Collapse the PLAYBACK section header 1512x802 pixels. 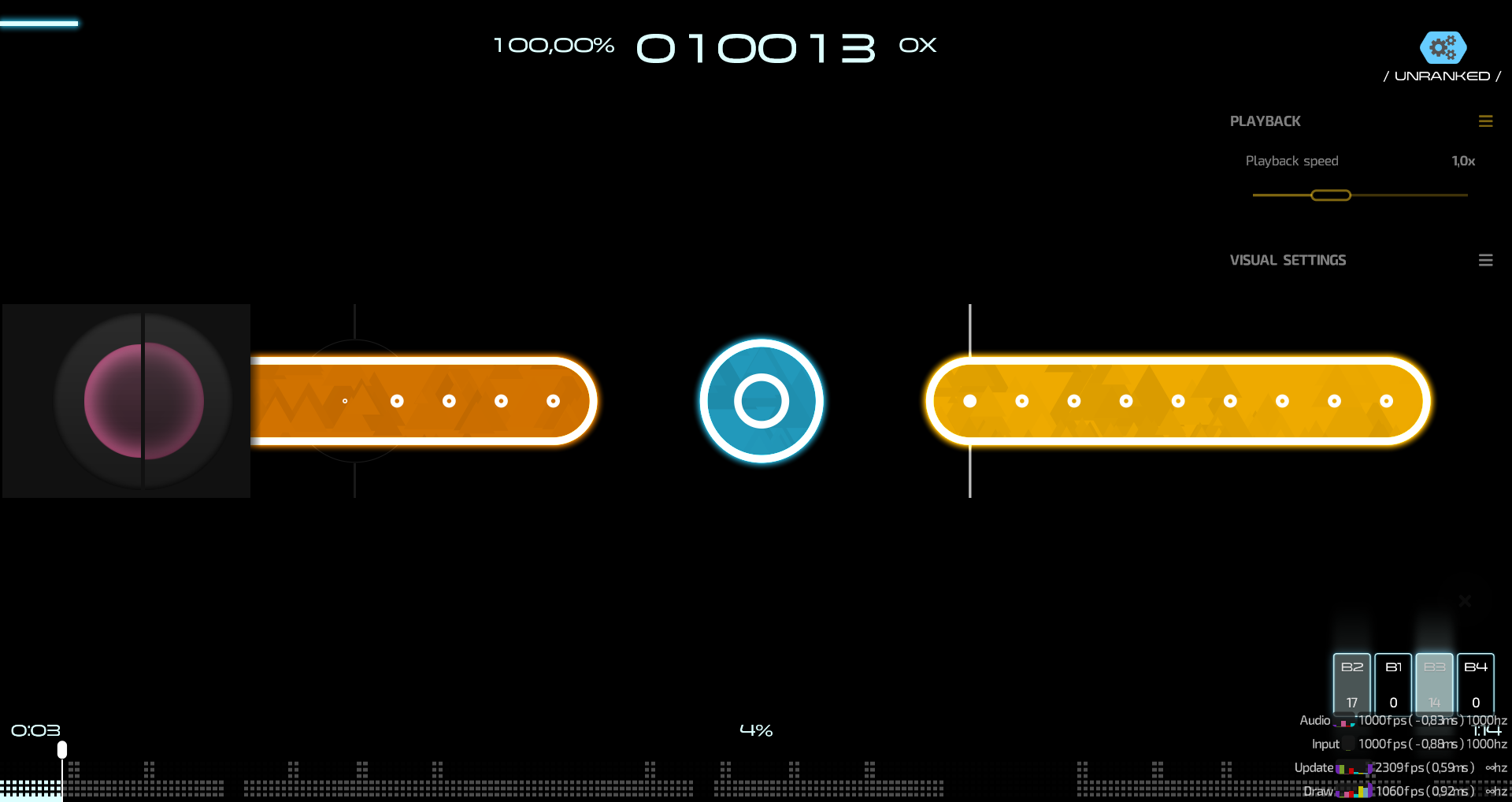[1266, 121]
